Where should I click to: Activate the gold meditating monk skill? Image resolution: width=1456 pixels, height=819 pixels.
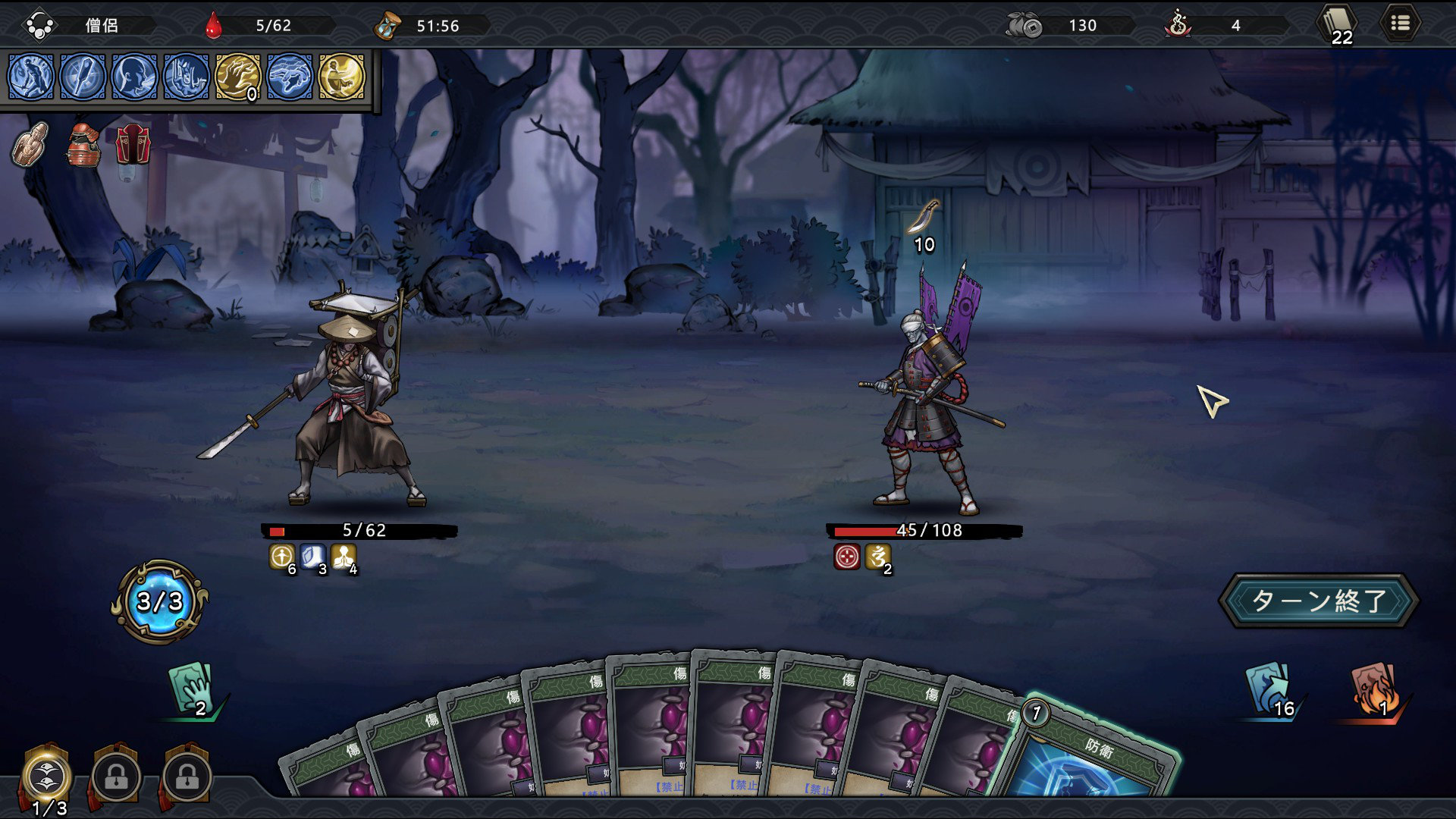(341, 77)
